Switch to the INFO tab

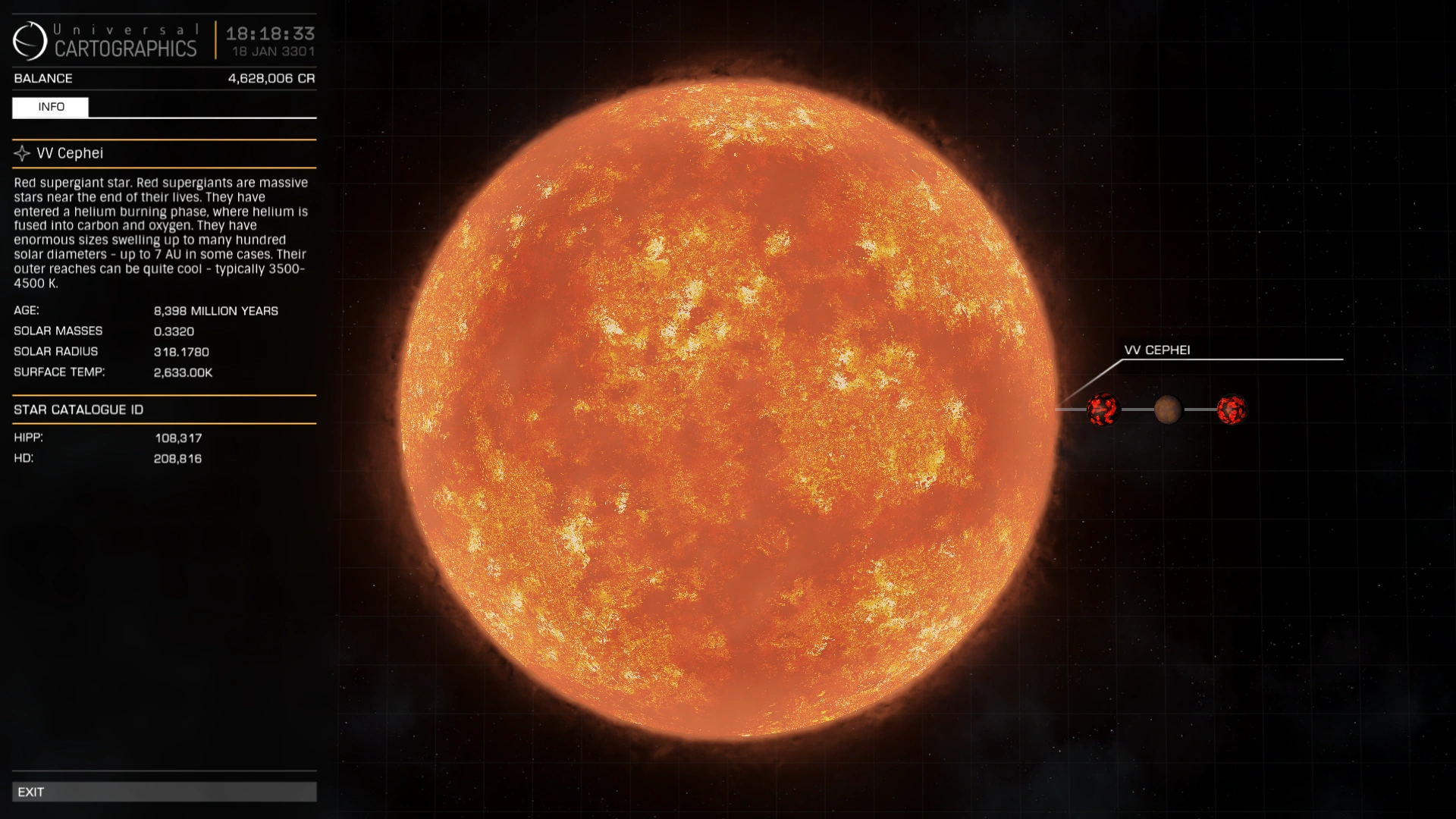click(50, 107)
